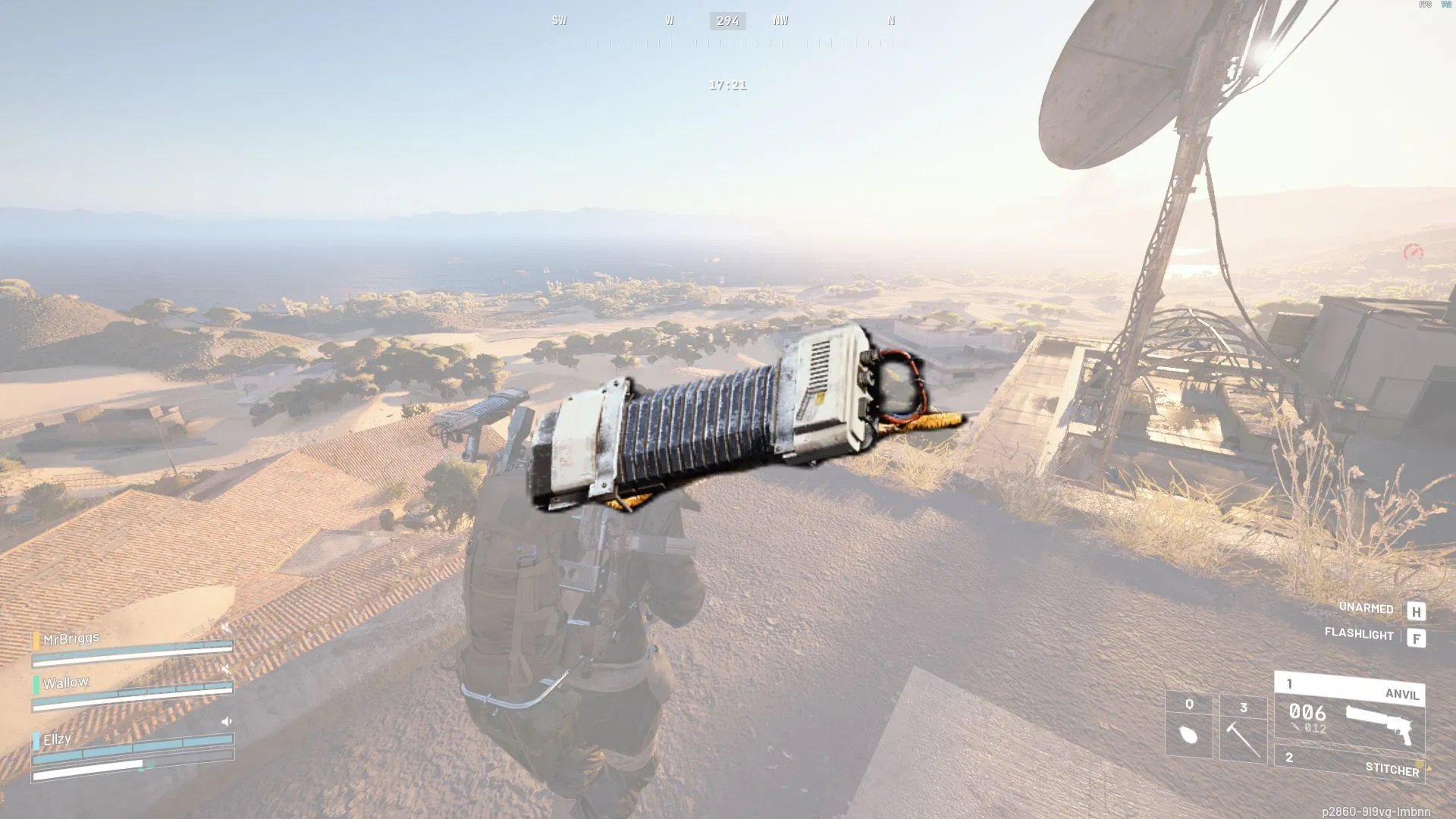Viewport: 1456px width, 819px height.
Task: Click the speaker icon next to Ellzy
Action: pos(227,721)
